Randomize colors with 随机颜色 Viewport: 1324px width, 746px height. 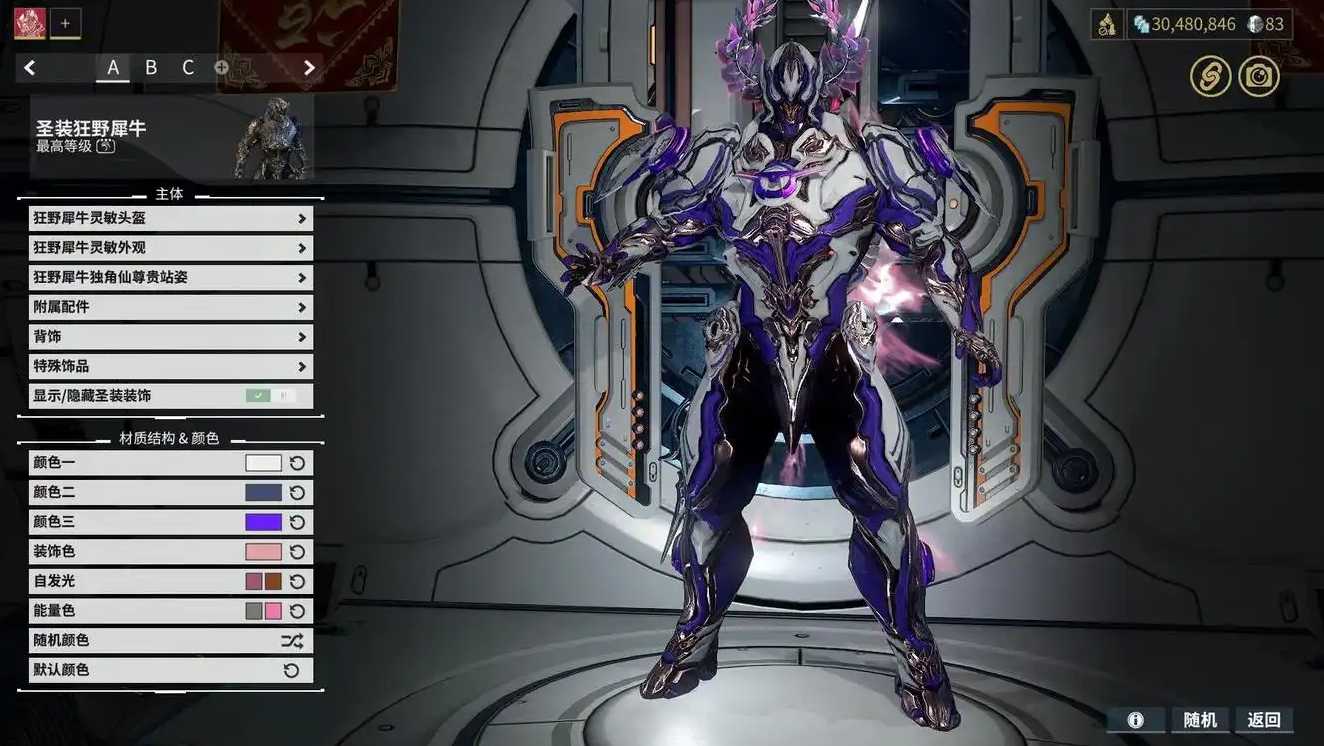click(170, 640)
